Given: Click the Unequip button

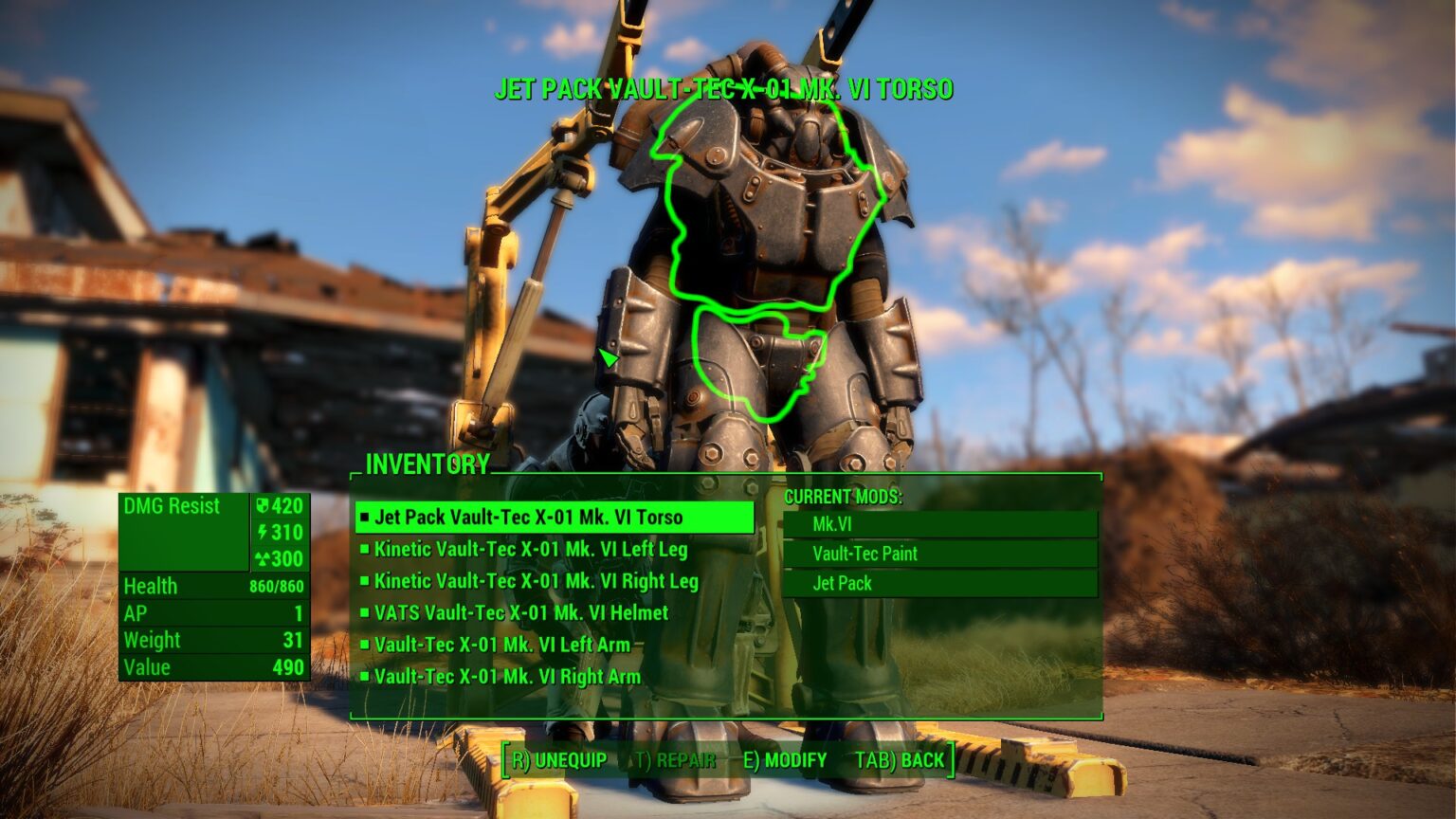Looking at the screenshot, I should click(x=559, y=760).
